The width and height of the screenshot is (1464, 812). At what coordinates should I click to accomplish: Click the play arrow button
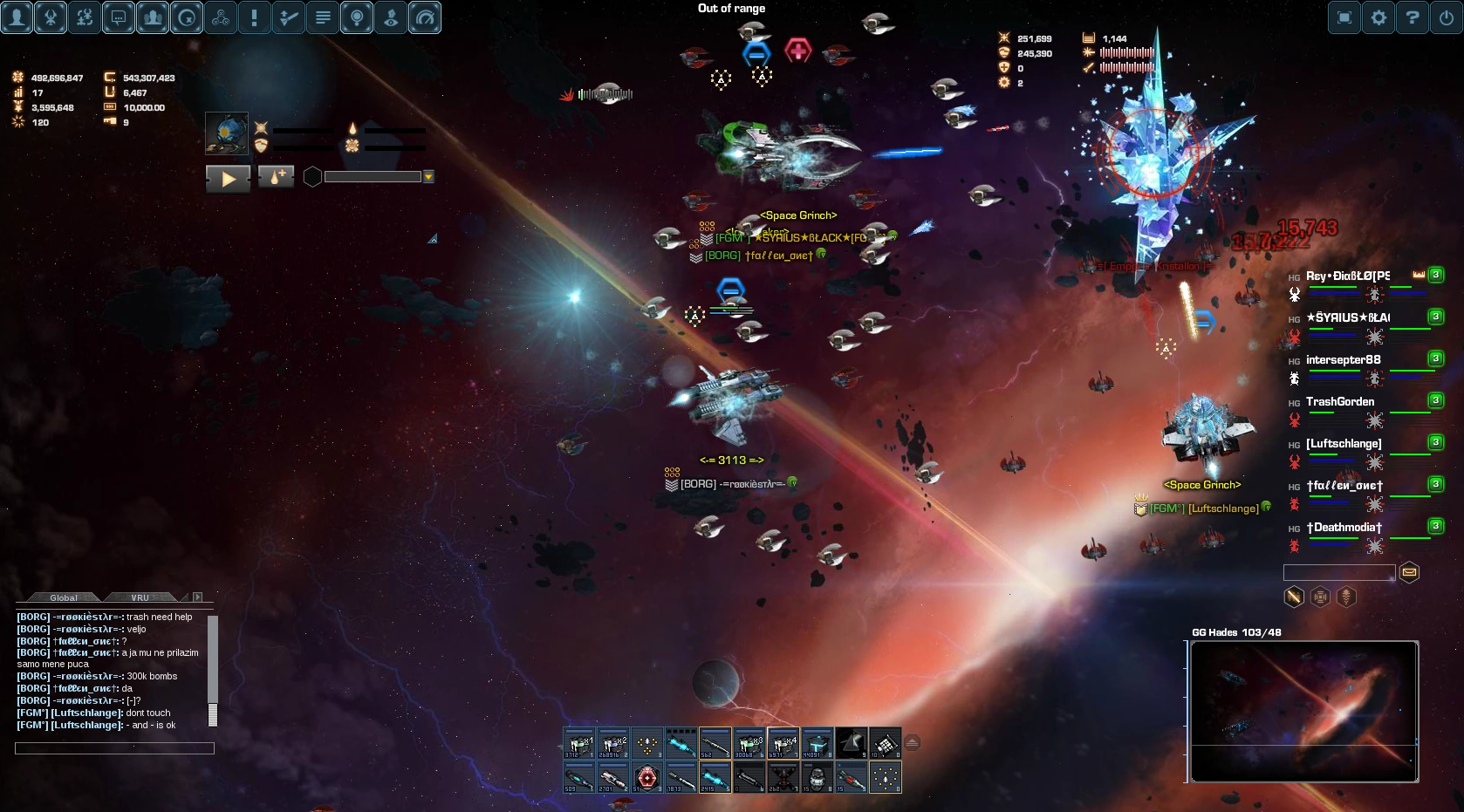pos(229,179)
